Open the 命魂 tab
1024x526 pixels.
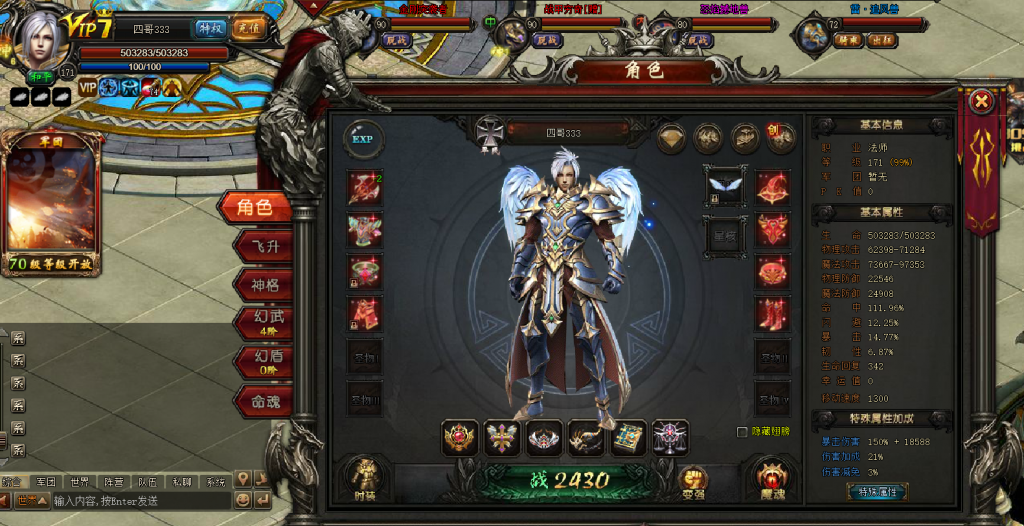click(262, 400)
